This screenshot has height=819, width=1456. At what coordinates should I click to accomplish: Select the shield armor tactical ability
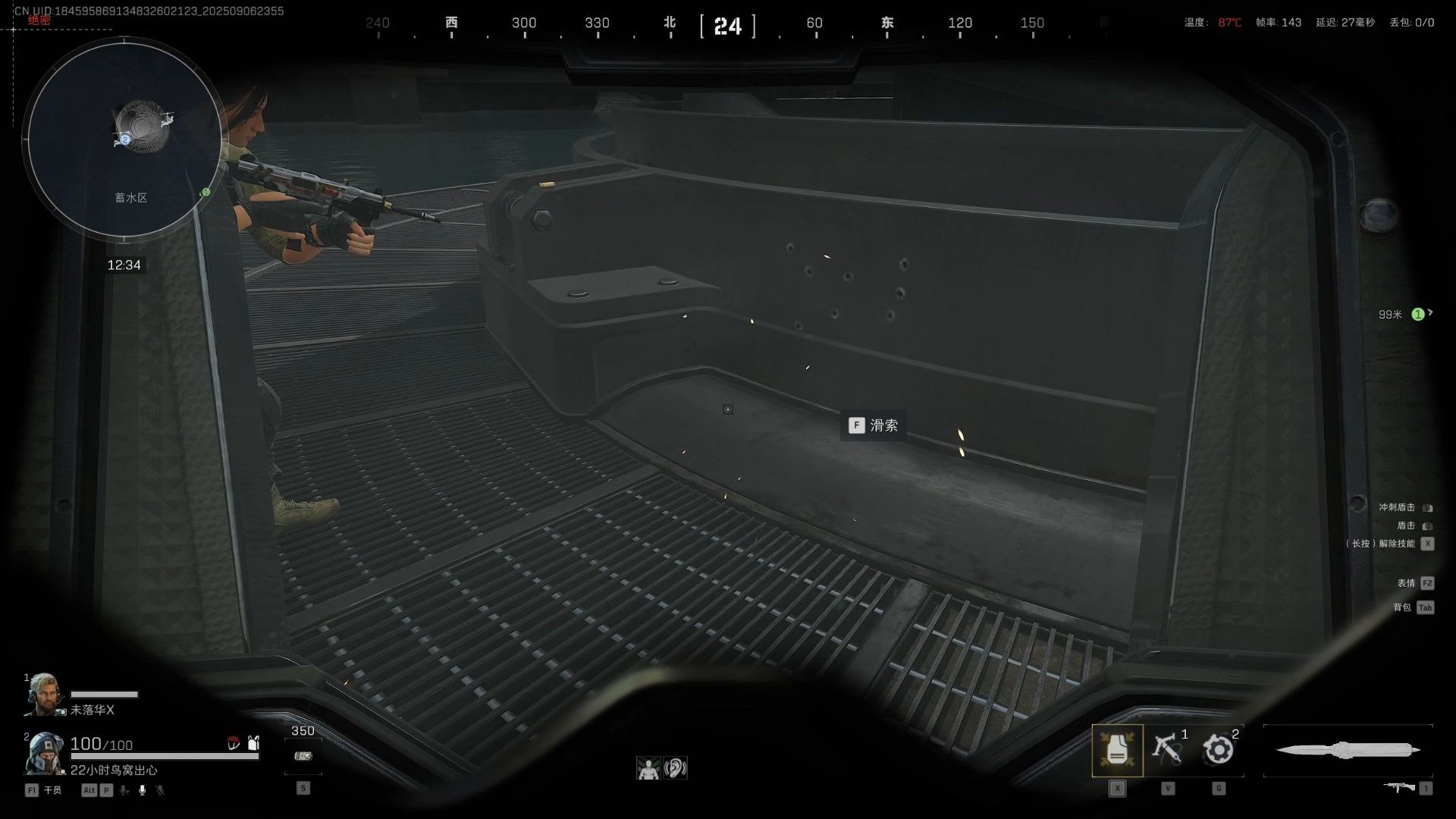(1117, 750)
